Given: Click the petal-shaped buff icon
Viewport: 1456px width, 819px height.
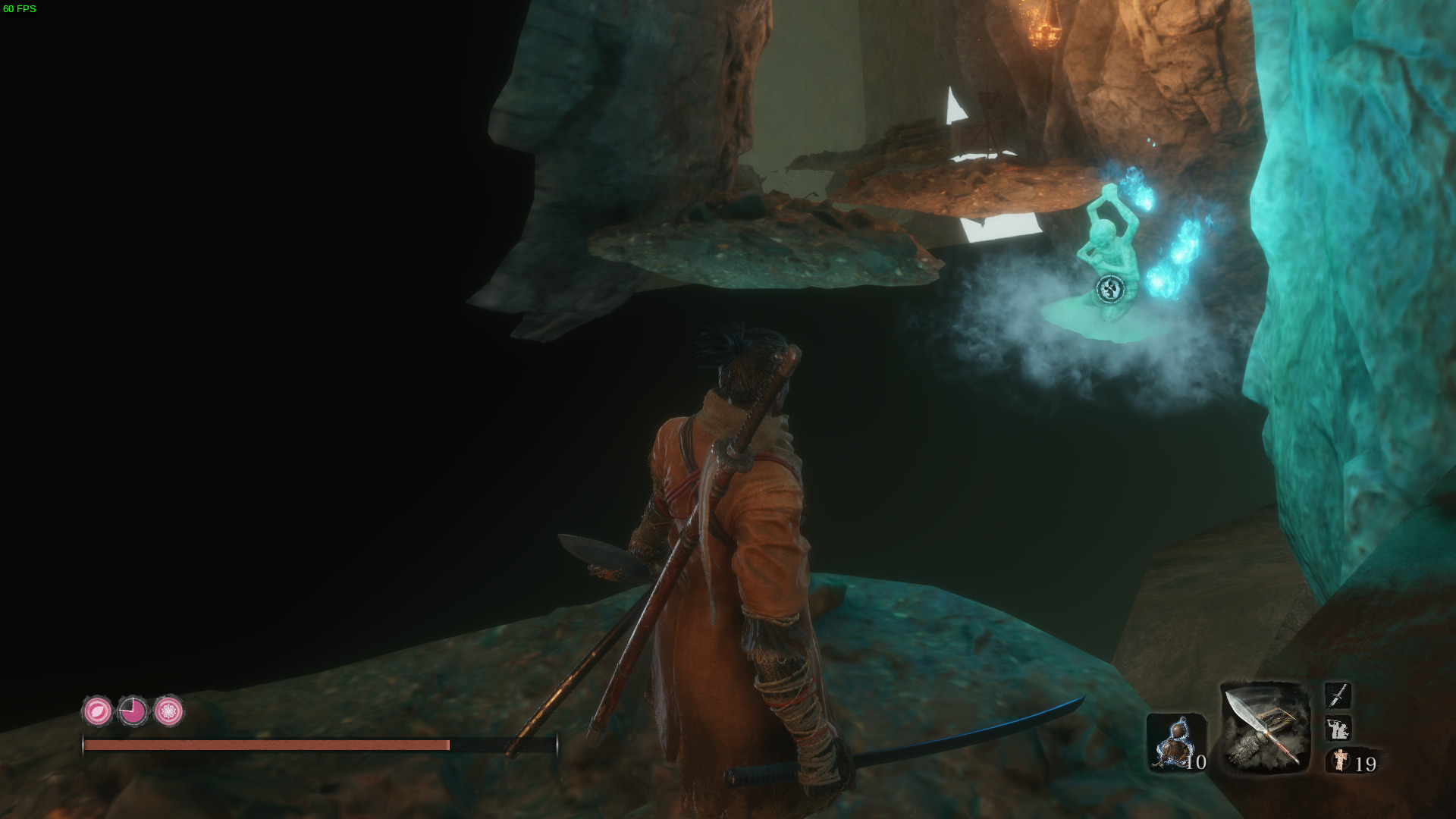Looking at the screenshot, I should 97,712.
